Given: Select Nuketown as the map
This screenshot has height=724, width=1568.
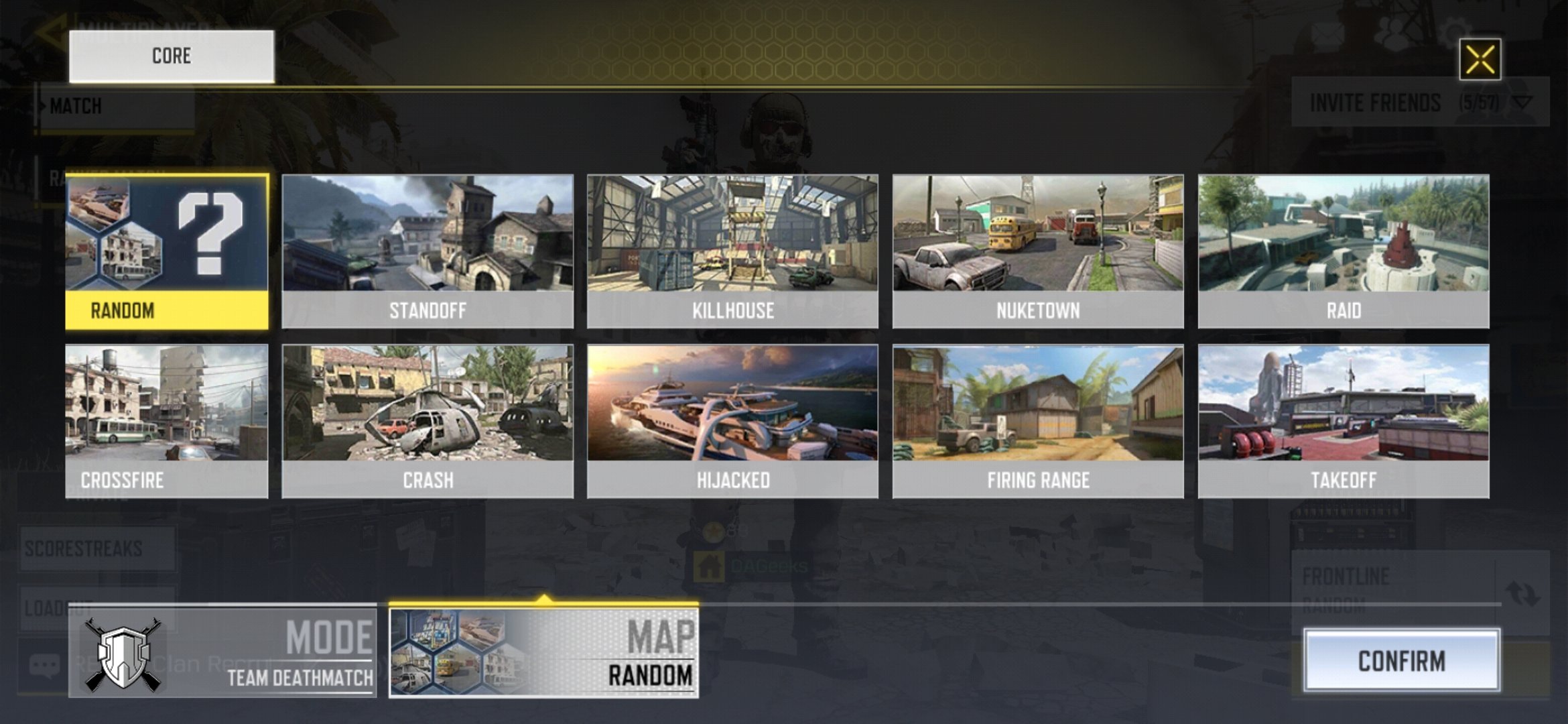Looking at the screenshot, I should pyautogui.click(x=1038, y=251).
